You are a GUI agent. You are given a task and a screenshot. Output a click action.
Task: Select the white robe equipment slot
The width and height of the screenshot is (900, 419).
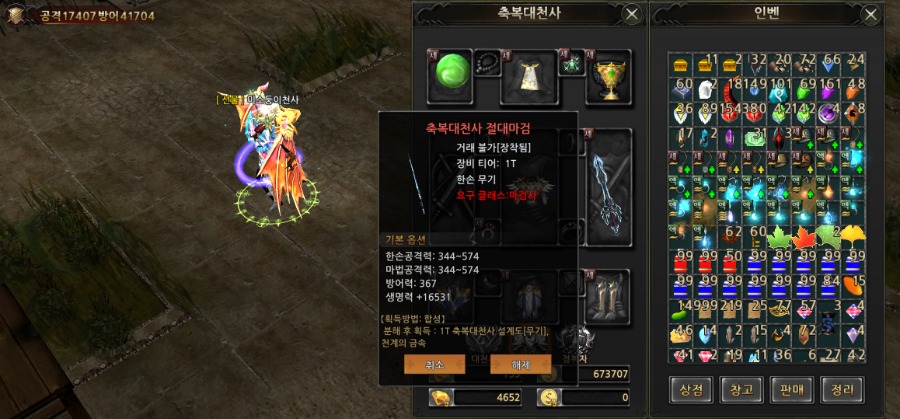click(529, 75)
